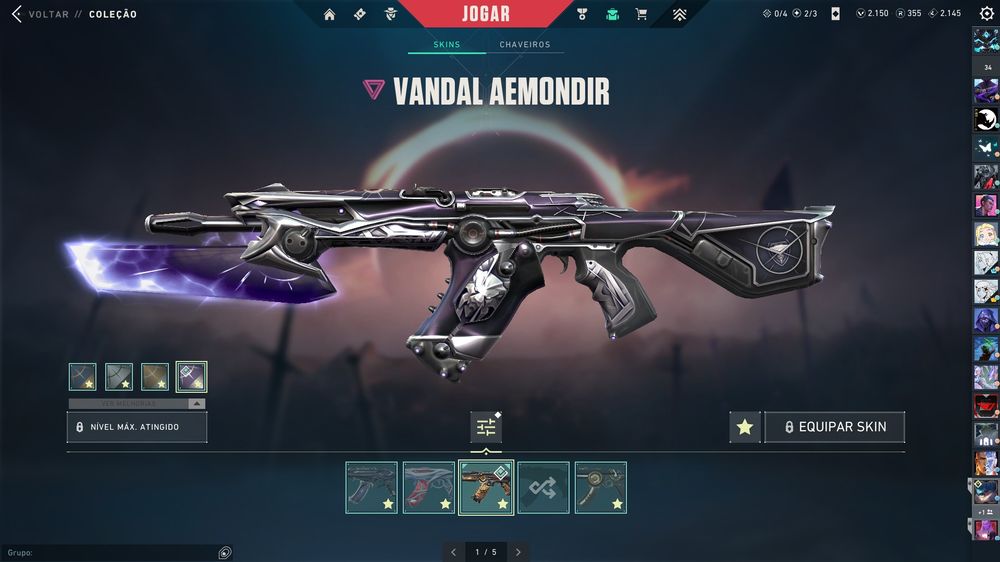The height and width of the screenshot is (562, 1000).
Task: Go to the previous skin page arrow
Action: [x=453, y=551]
